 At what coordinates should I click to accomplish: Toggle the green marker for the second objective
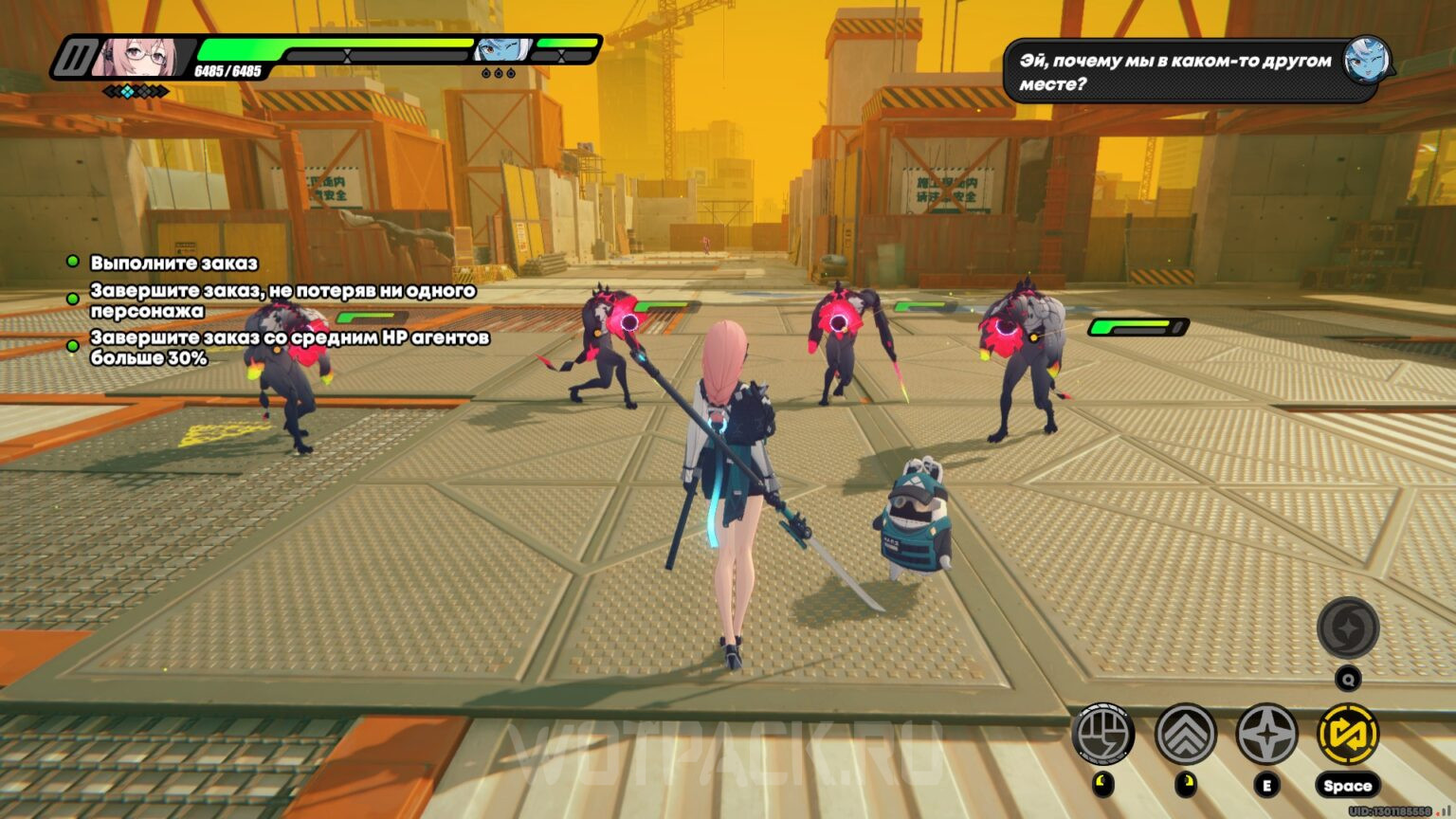click(71, 297)
